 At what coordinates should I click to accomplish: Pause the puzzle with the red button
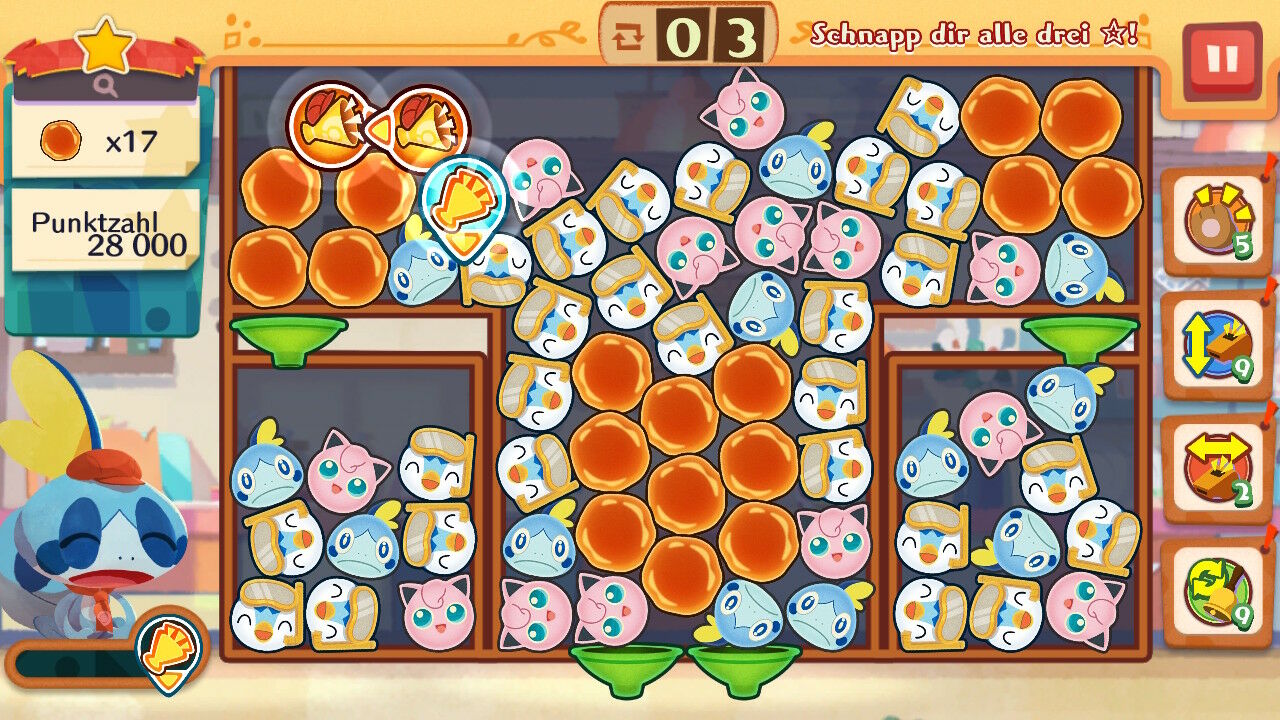pos(1221,60)
